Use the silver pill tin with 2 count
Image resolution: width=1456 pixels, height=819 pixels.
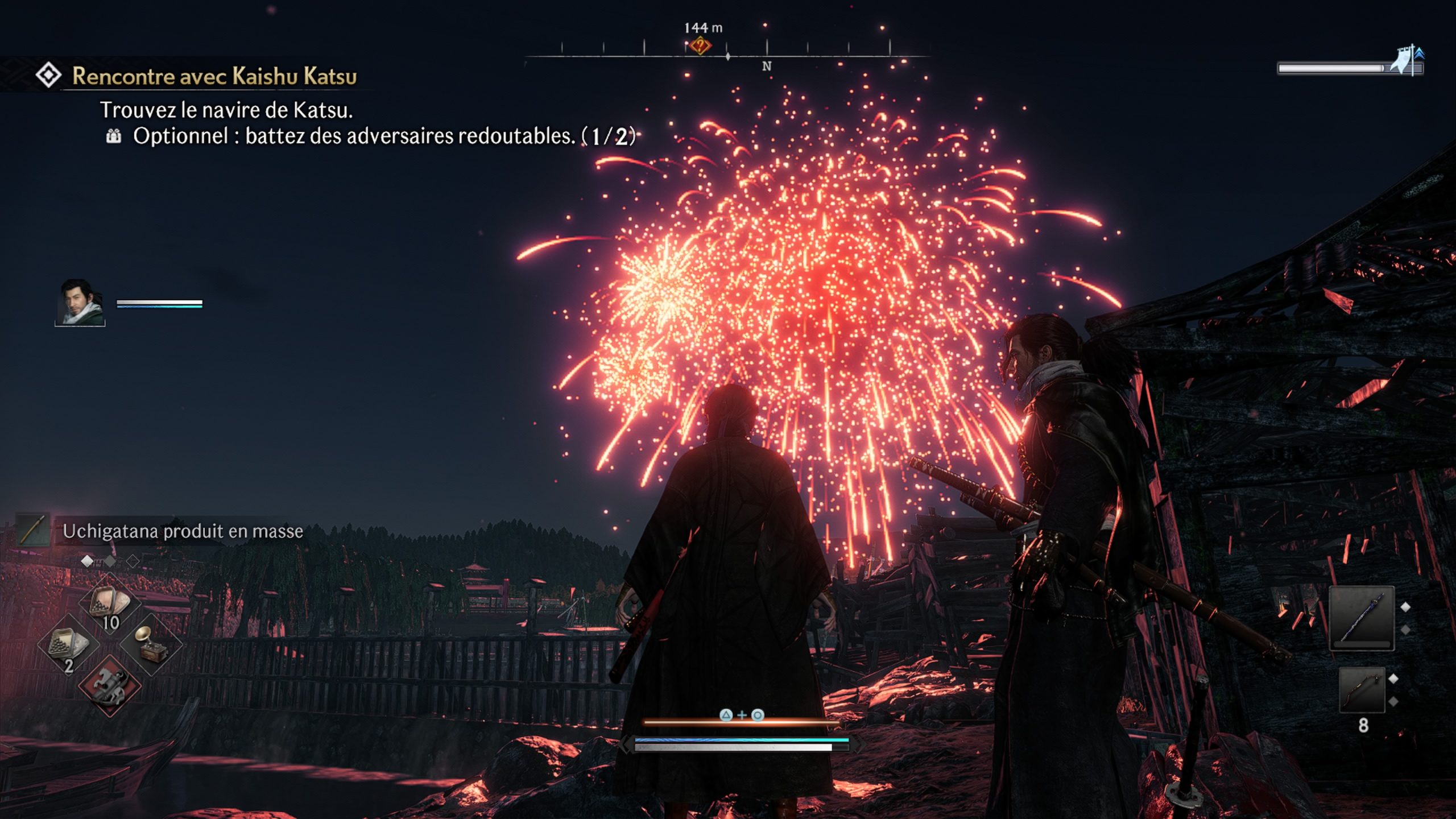68,645
